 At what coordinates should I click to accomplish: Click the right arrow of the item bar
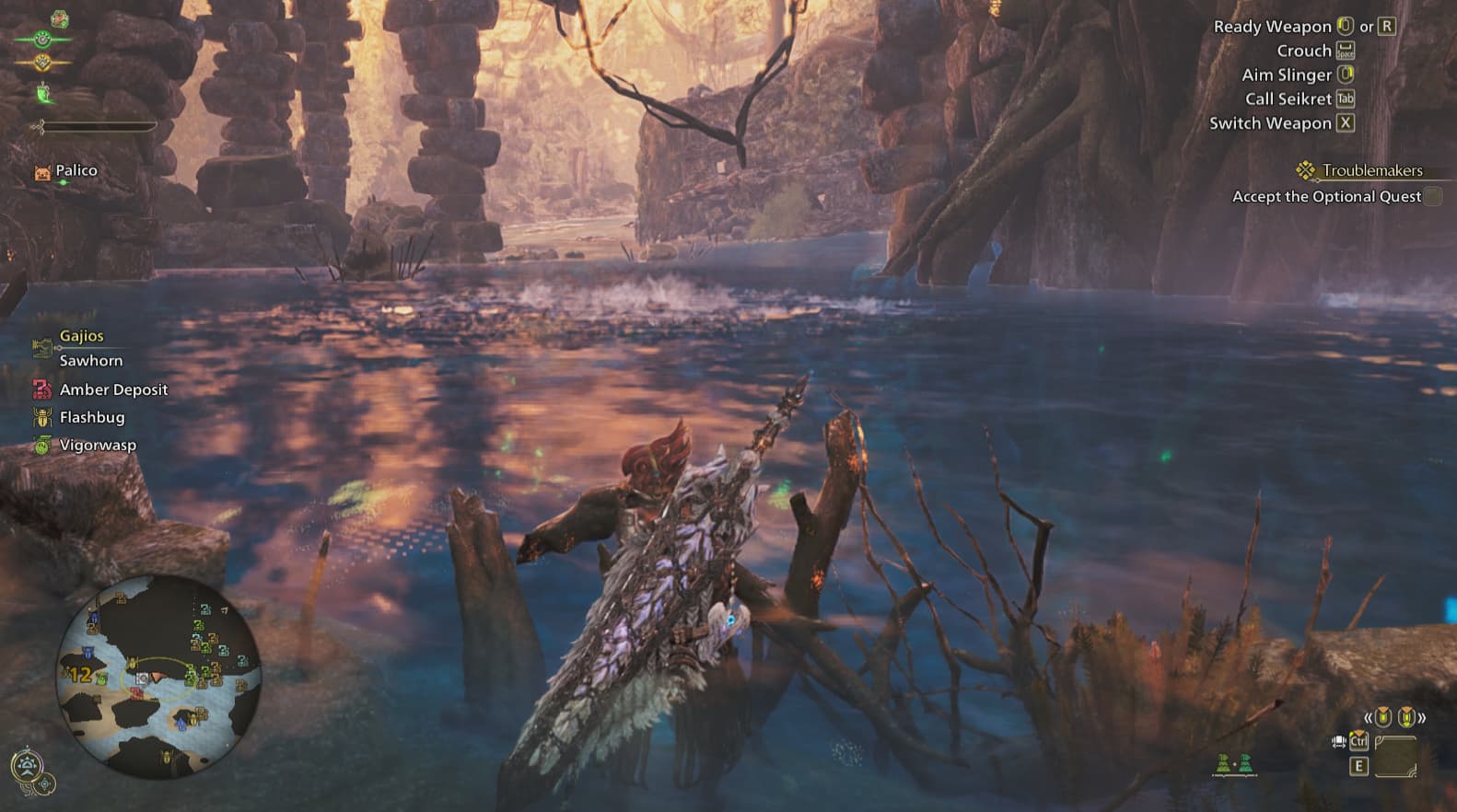(x=1421, y=718)
